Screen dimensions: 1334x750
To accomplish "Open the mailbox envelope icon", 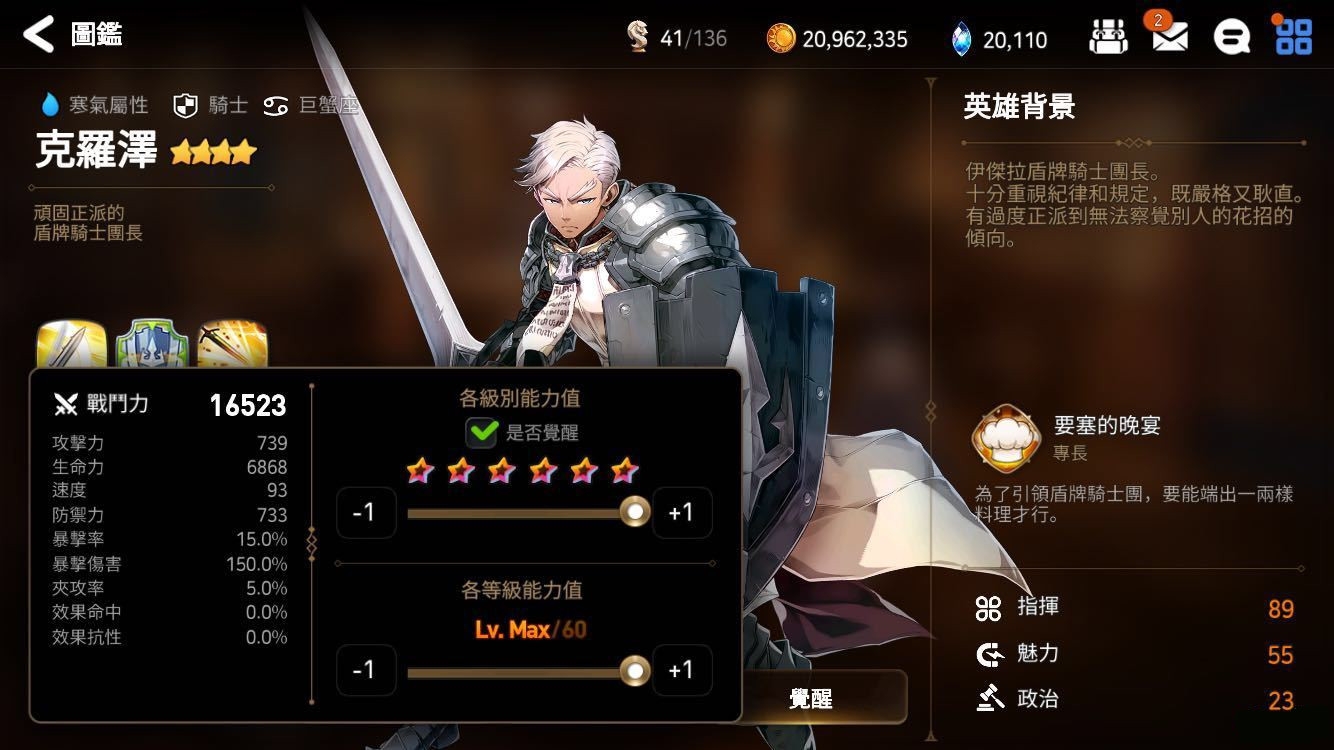I will click(x=1169, y=38).
